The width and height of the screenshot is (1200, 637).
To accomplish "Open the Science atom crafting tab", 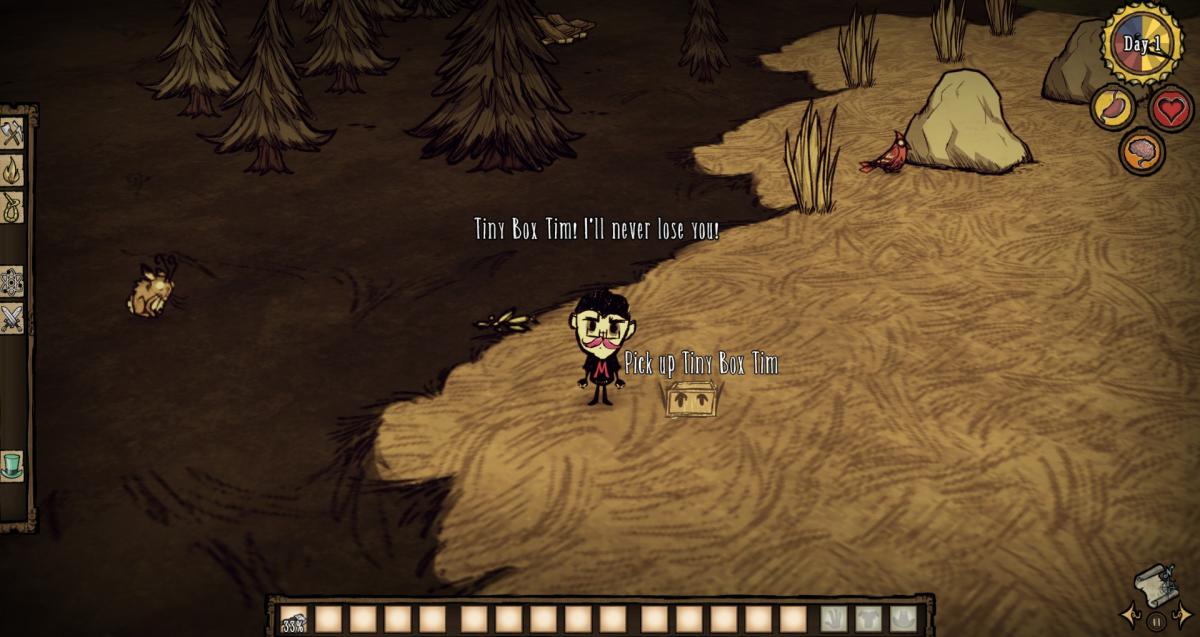I will pos(12,282).
